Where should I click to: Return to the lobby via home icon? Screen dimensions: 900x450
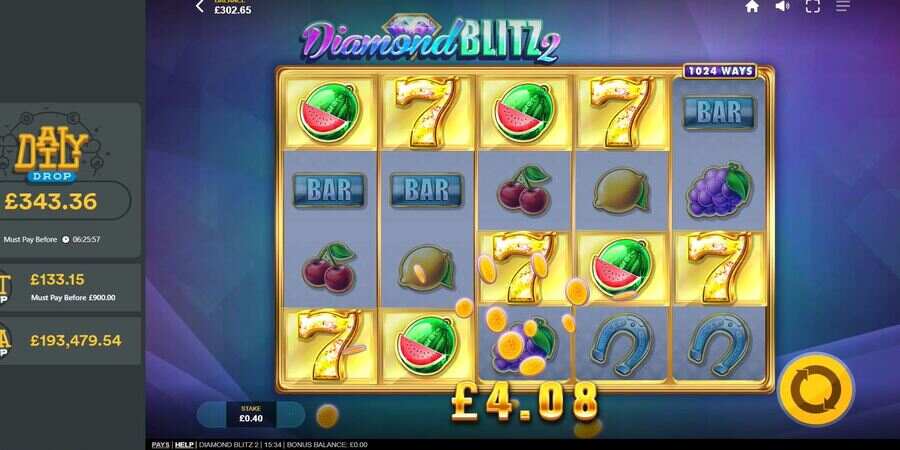[x=752, y=6]
